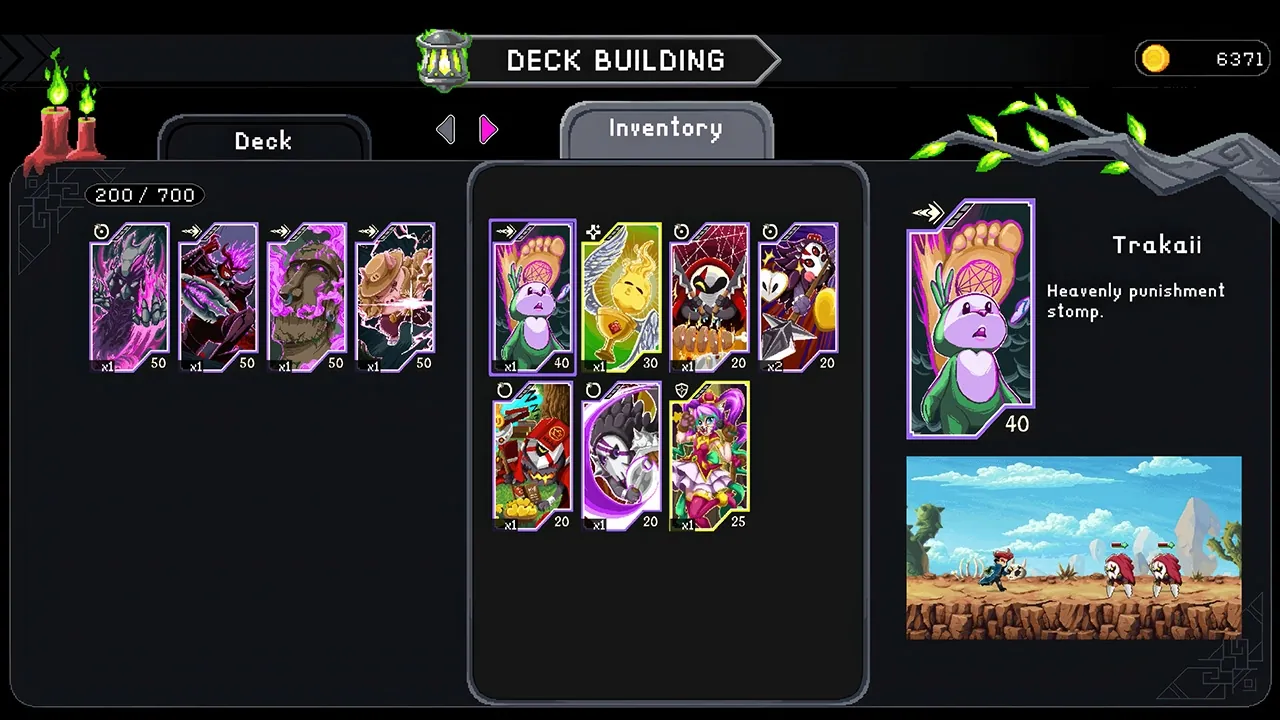Image resolution: width=1280 pixels, height=720 pixels.
Task: Click the shield icon on the jester card
Action: click(x=681, y=390)
